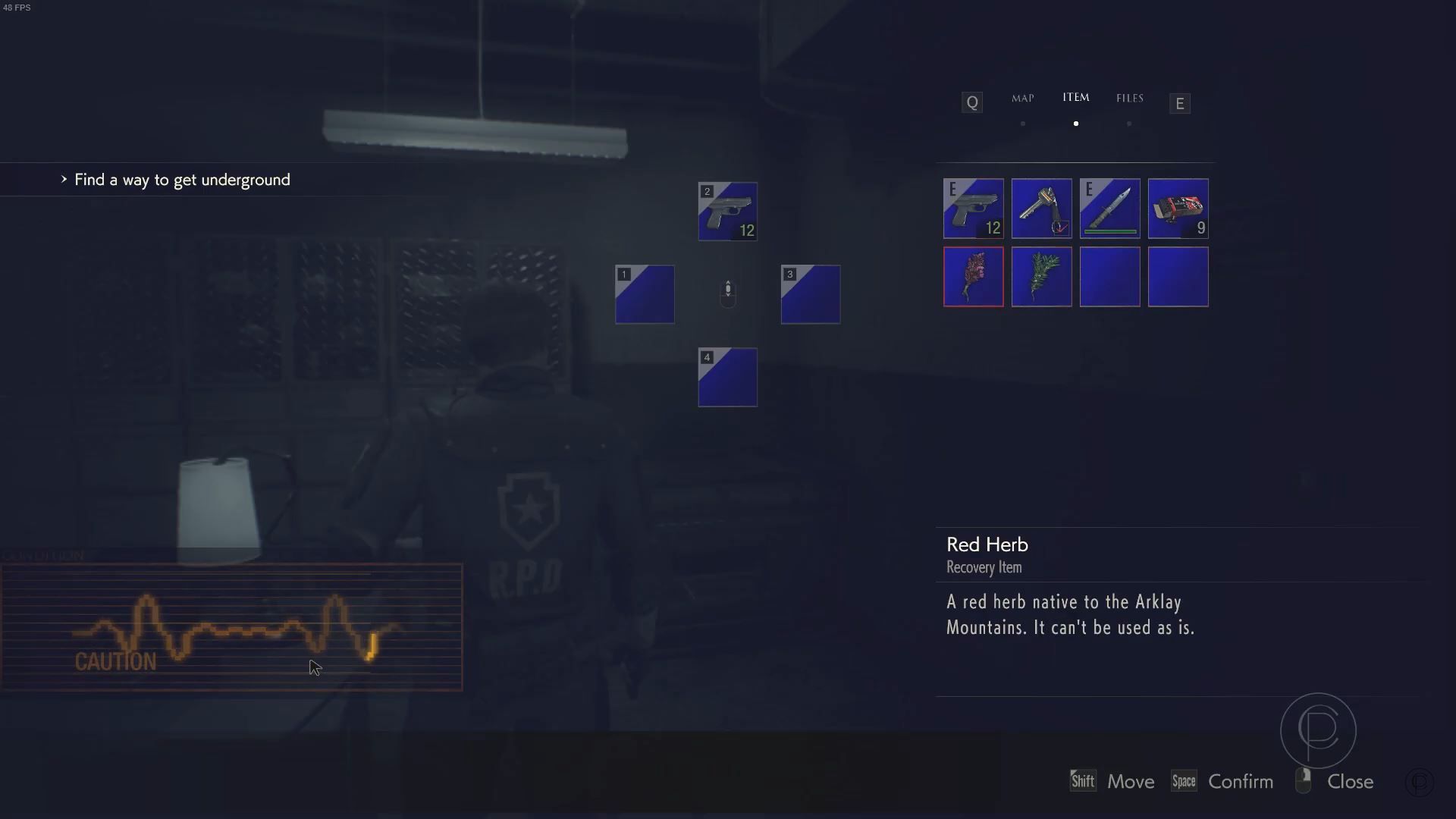Image resolution: width=1456 pixels, height=819 pixels.
Task: Select the key with the red checkmark
Action: 1041,209
